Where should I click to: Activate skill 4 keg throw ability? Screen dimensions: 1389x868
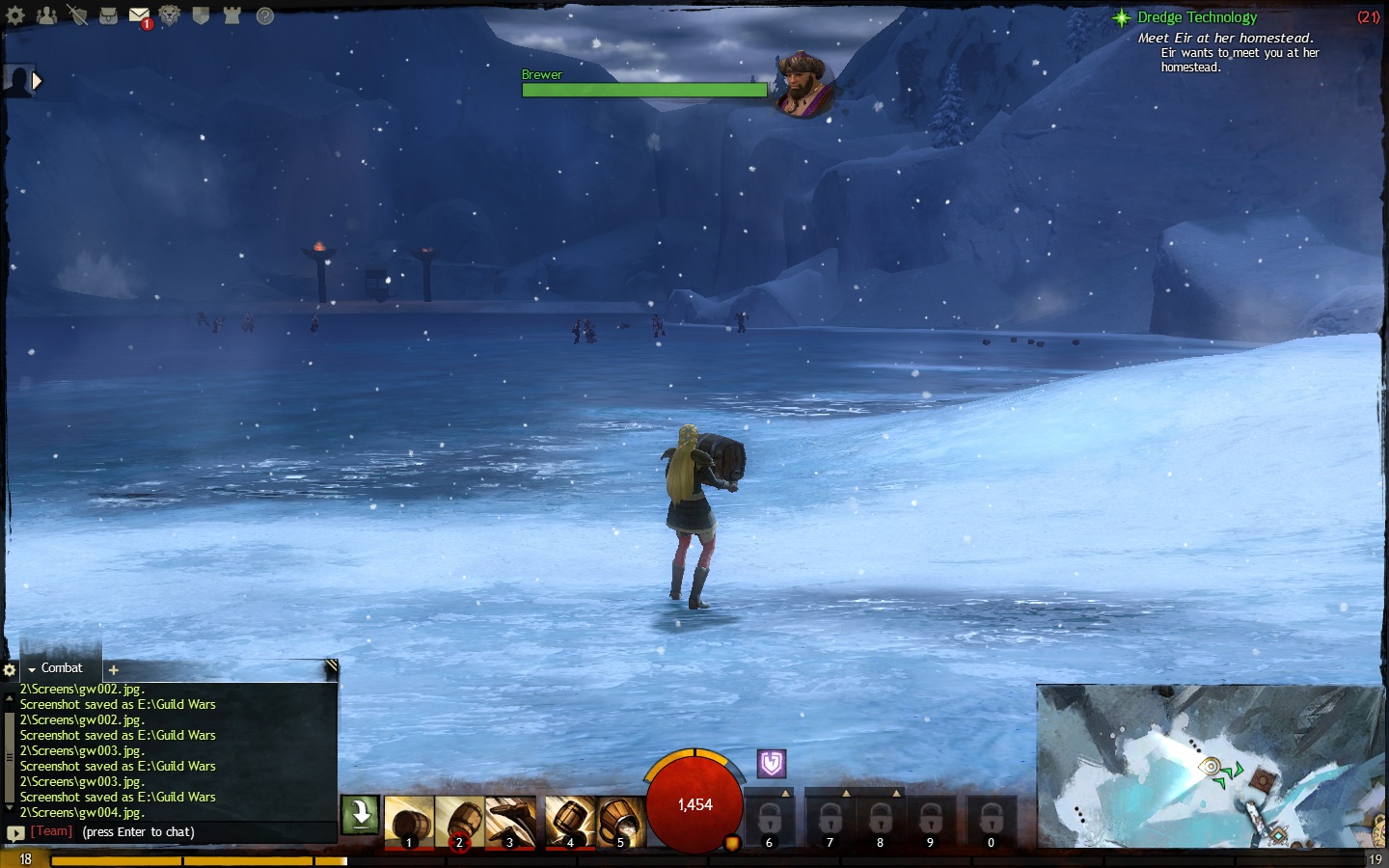click(569, 822)
